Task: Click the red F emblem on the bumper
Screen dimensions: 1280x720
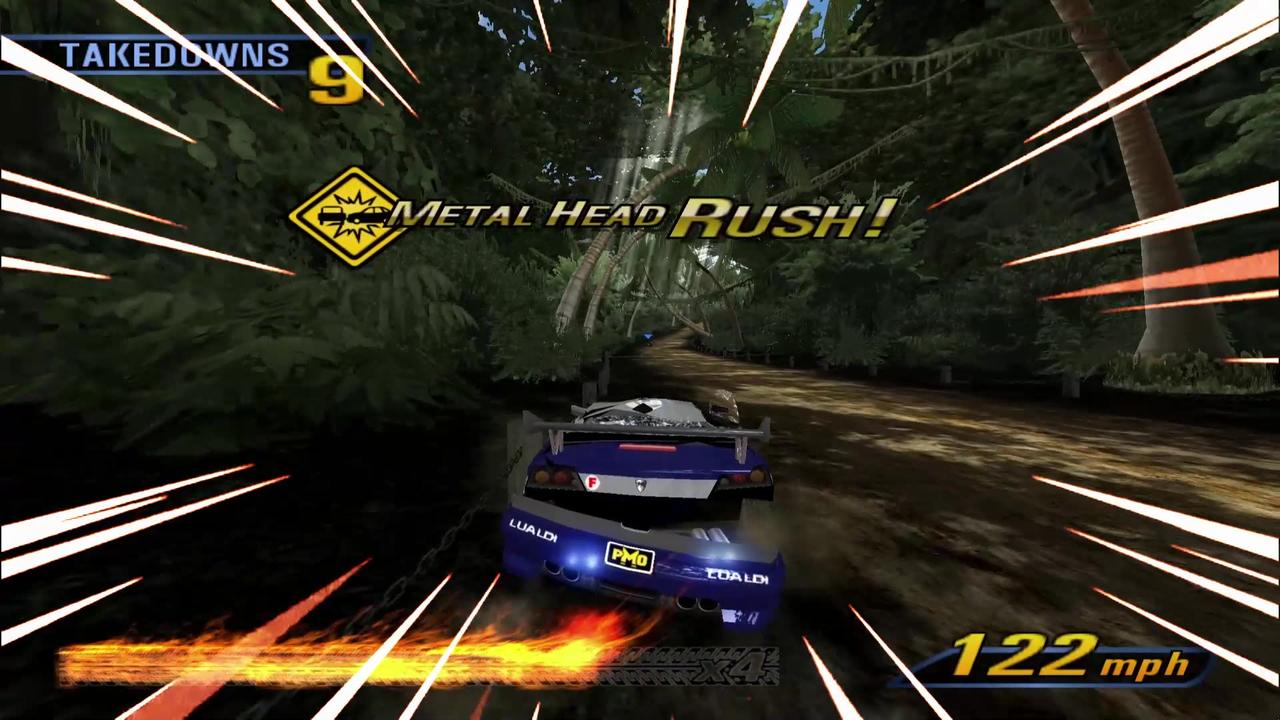Action: [x=590, y=481]
